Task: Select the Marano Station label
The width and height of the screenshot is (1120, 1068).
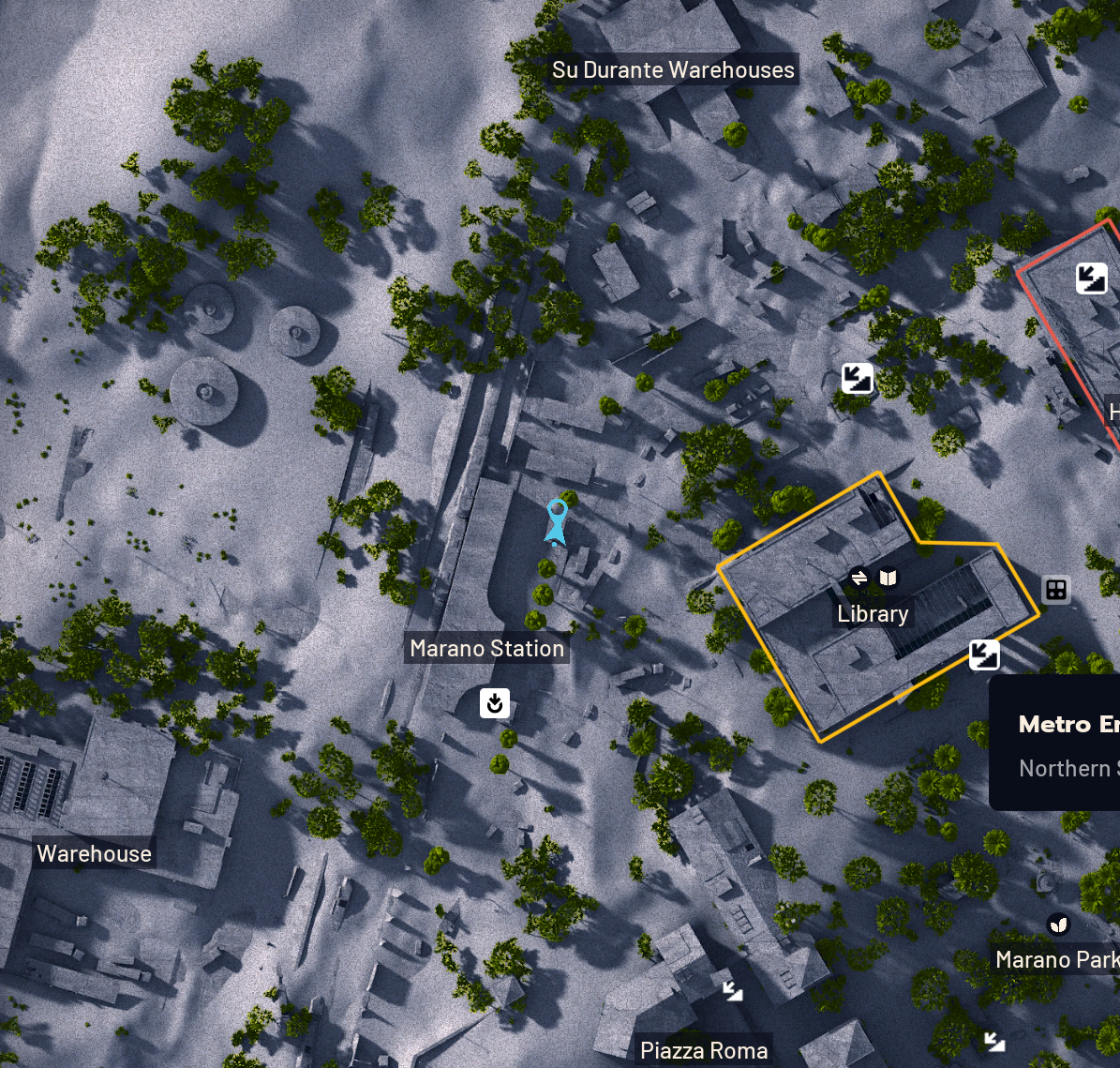Action: pyautogui.click(x=486, y=648)
